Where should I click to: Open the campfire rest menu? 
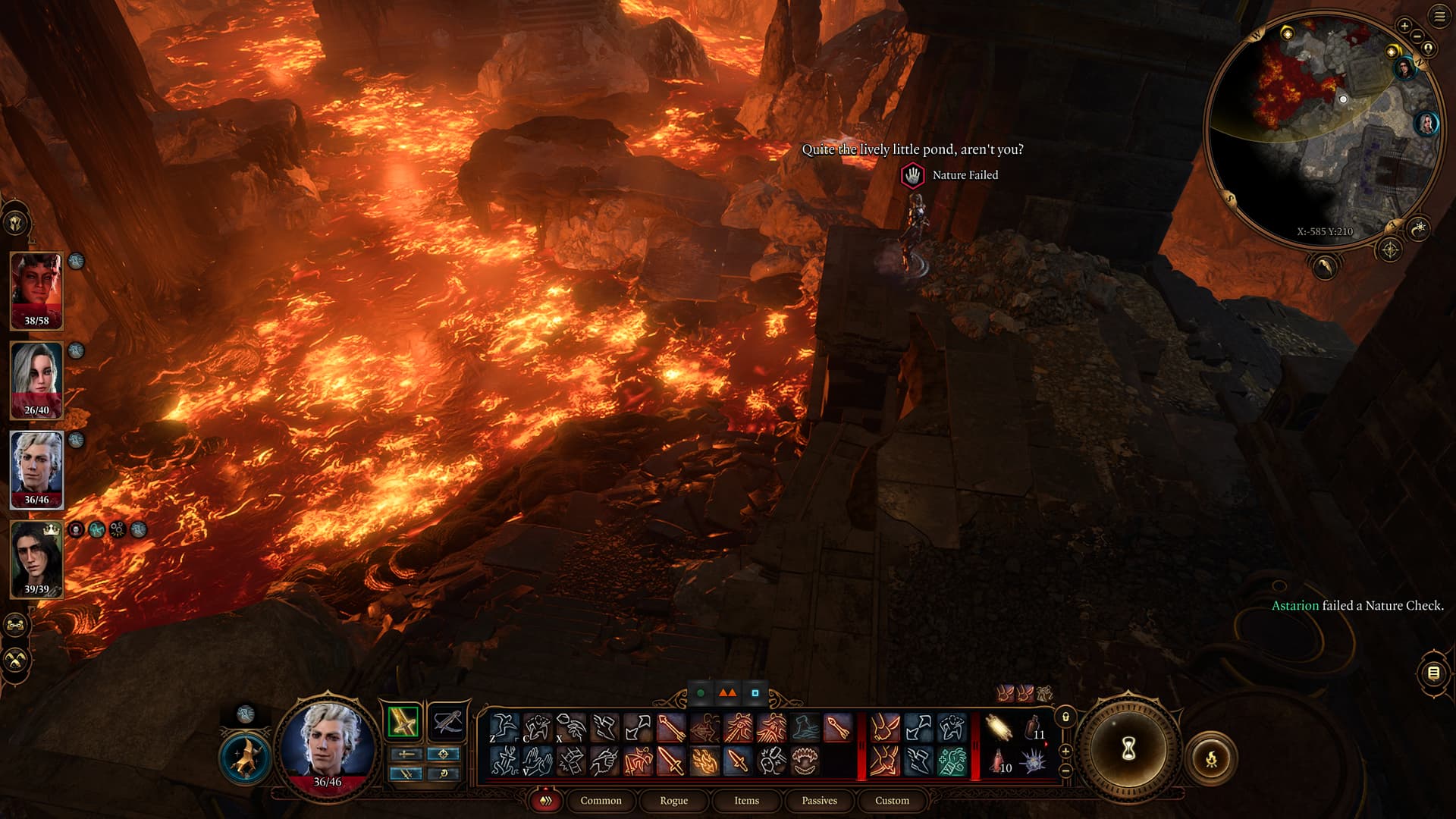click(x=1211, y=758)
